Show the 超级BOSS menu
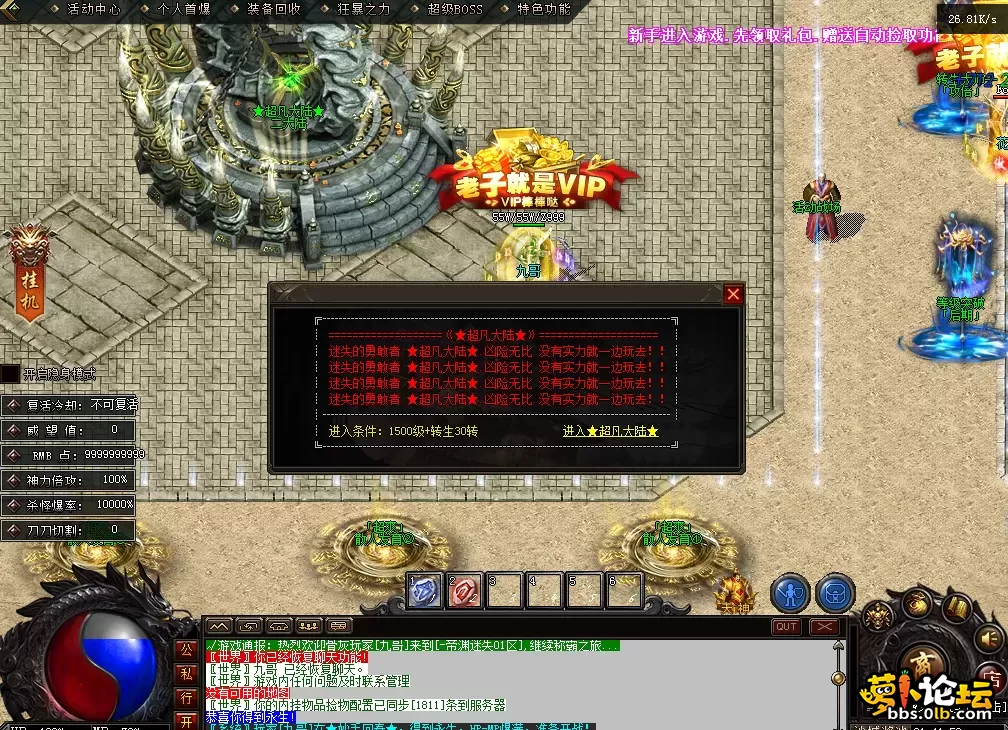The image size is (1008, 730). [x=454, y=9]
